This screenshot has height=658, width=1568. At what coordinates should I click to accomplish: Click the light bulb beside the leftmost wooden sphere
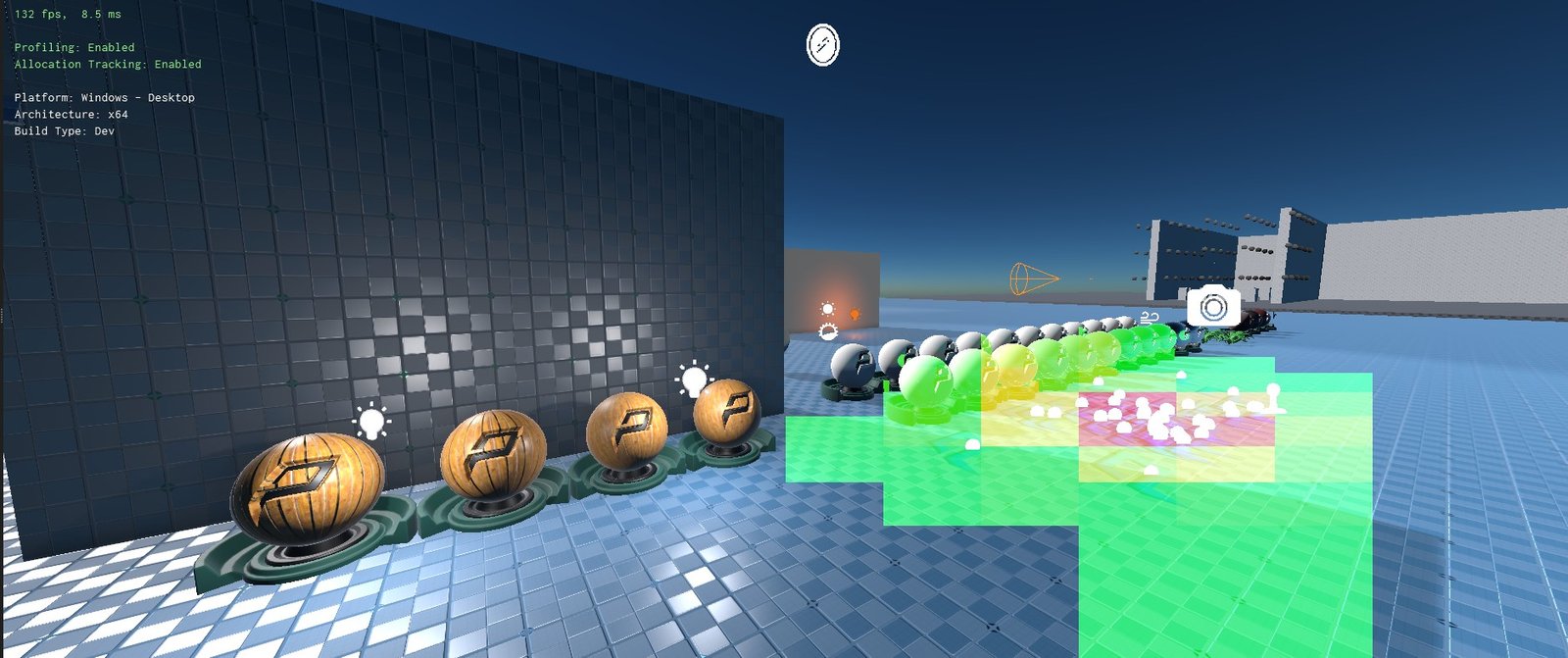tap(371, 423)
